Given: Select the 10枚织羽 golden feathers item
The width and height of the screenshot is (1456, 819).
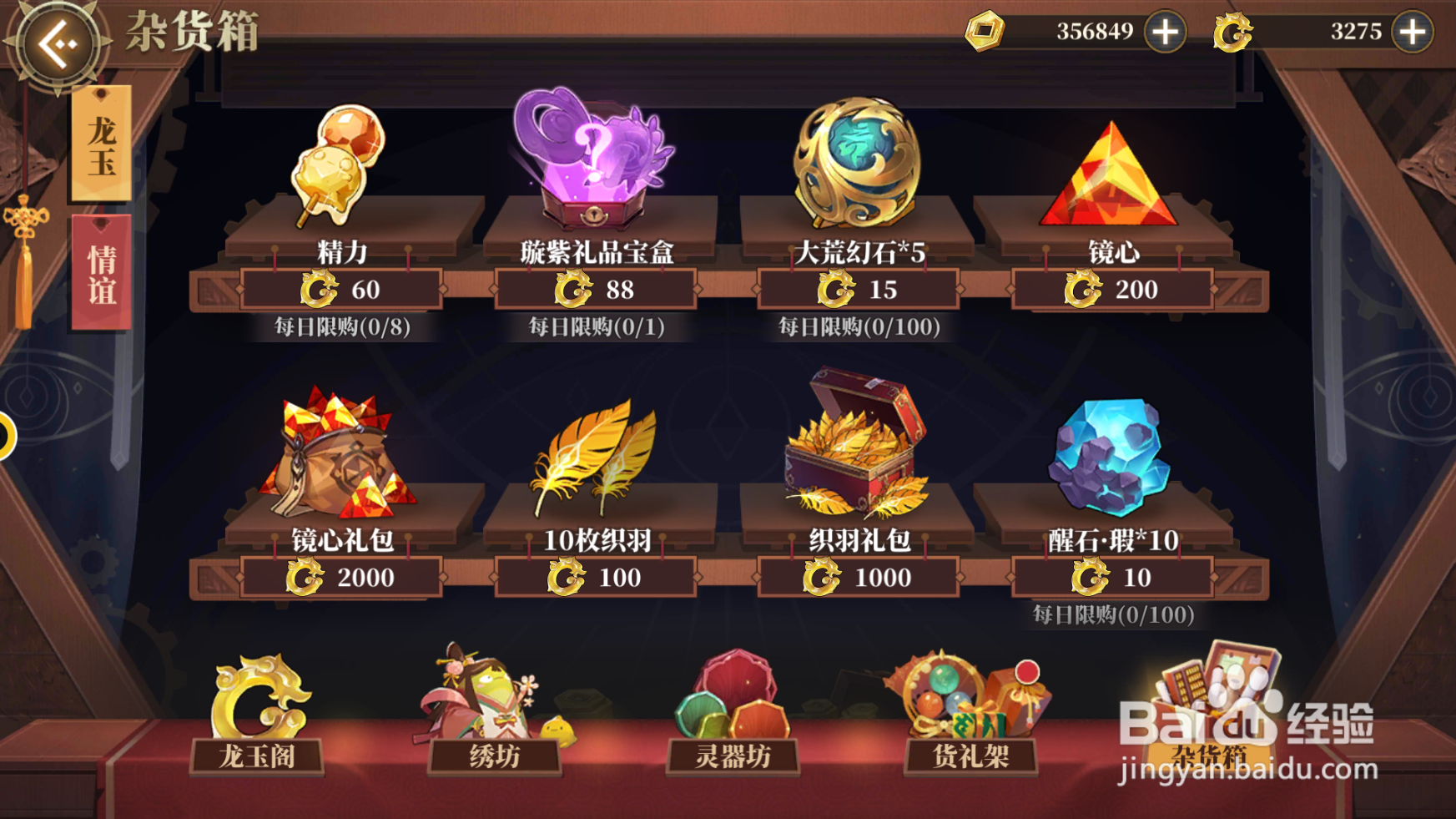Looking at the screenshot, I should coord(596,459).
